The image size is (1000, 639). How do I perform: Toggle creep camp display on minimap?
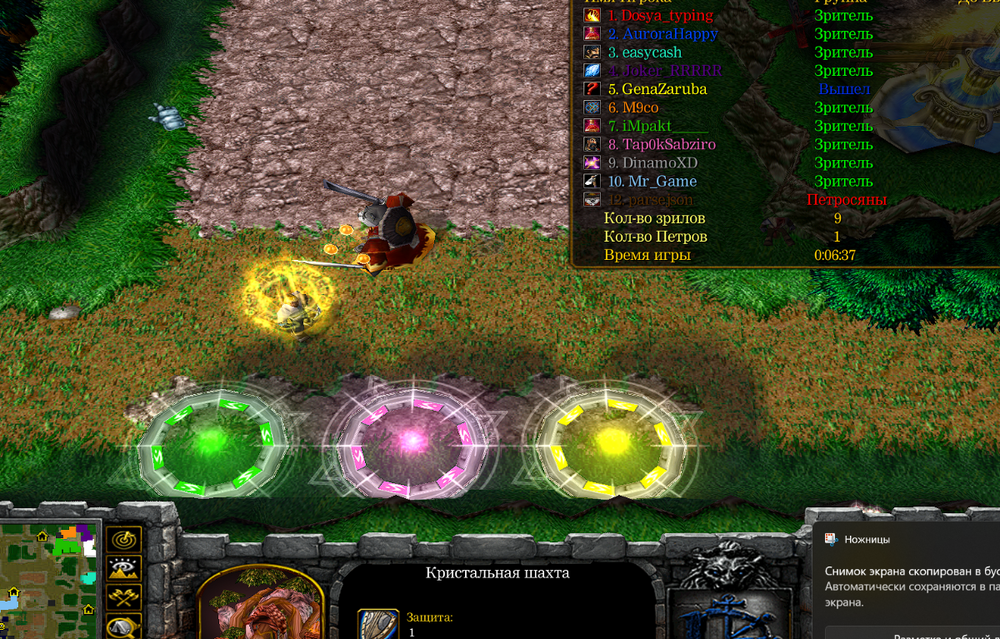[x=123, y=627]
